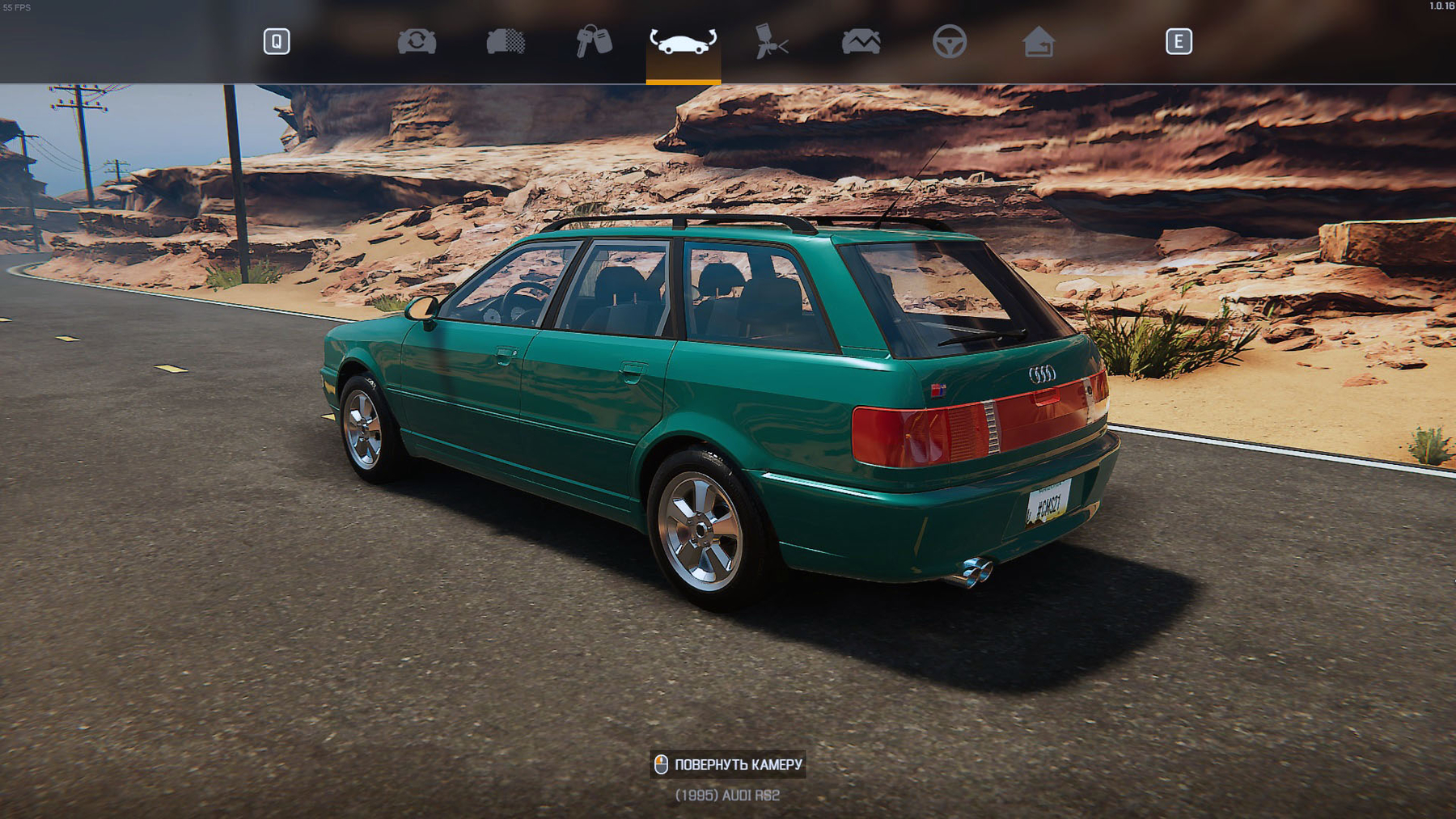Switch to the landscape picture tab
Screen dimensions: 1456x819
(x=861, y=41)
